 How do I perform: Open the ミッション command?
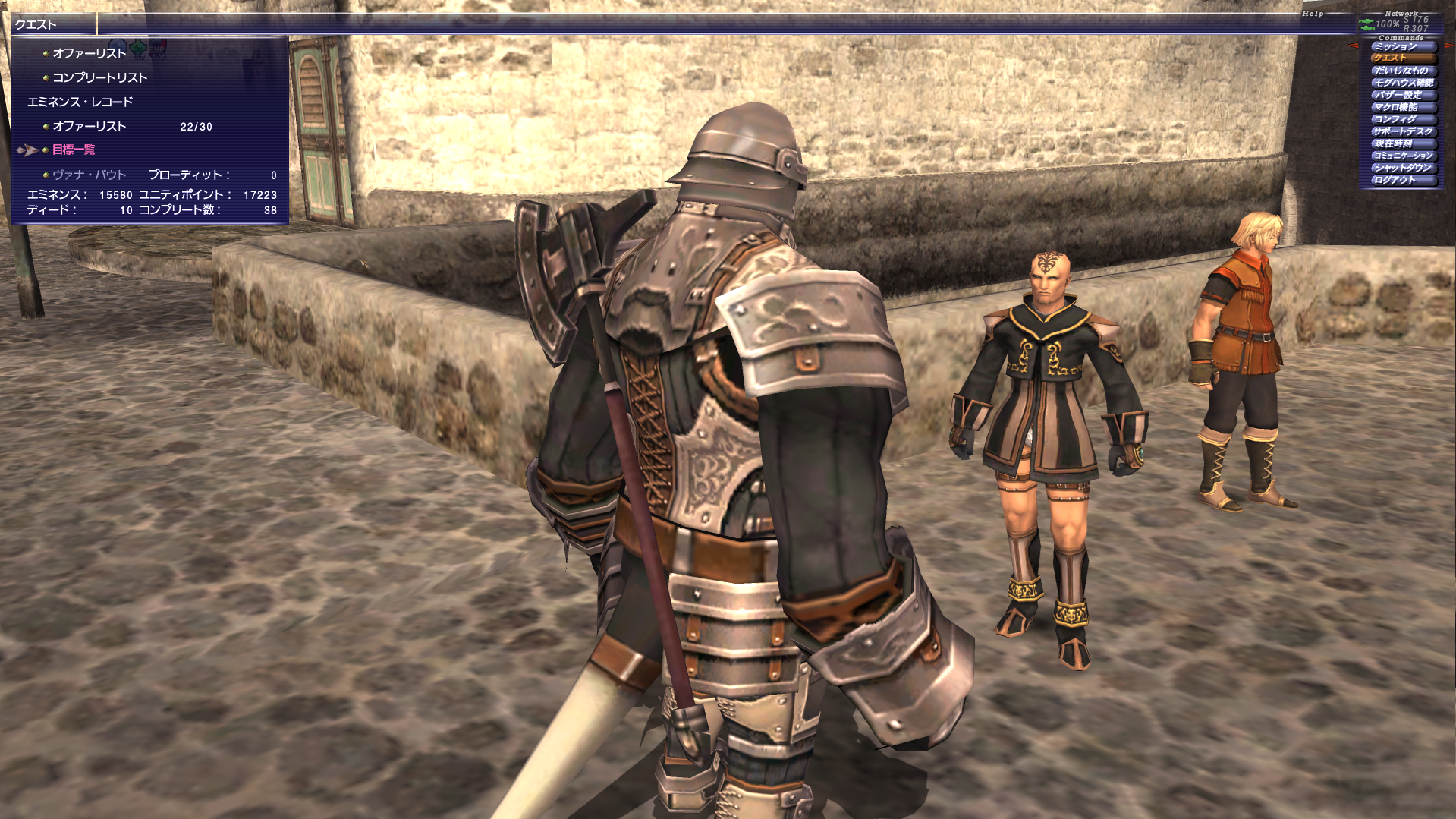click(x=1402, y=46)
